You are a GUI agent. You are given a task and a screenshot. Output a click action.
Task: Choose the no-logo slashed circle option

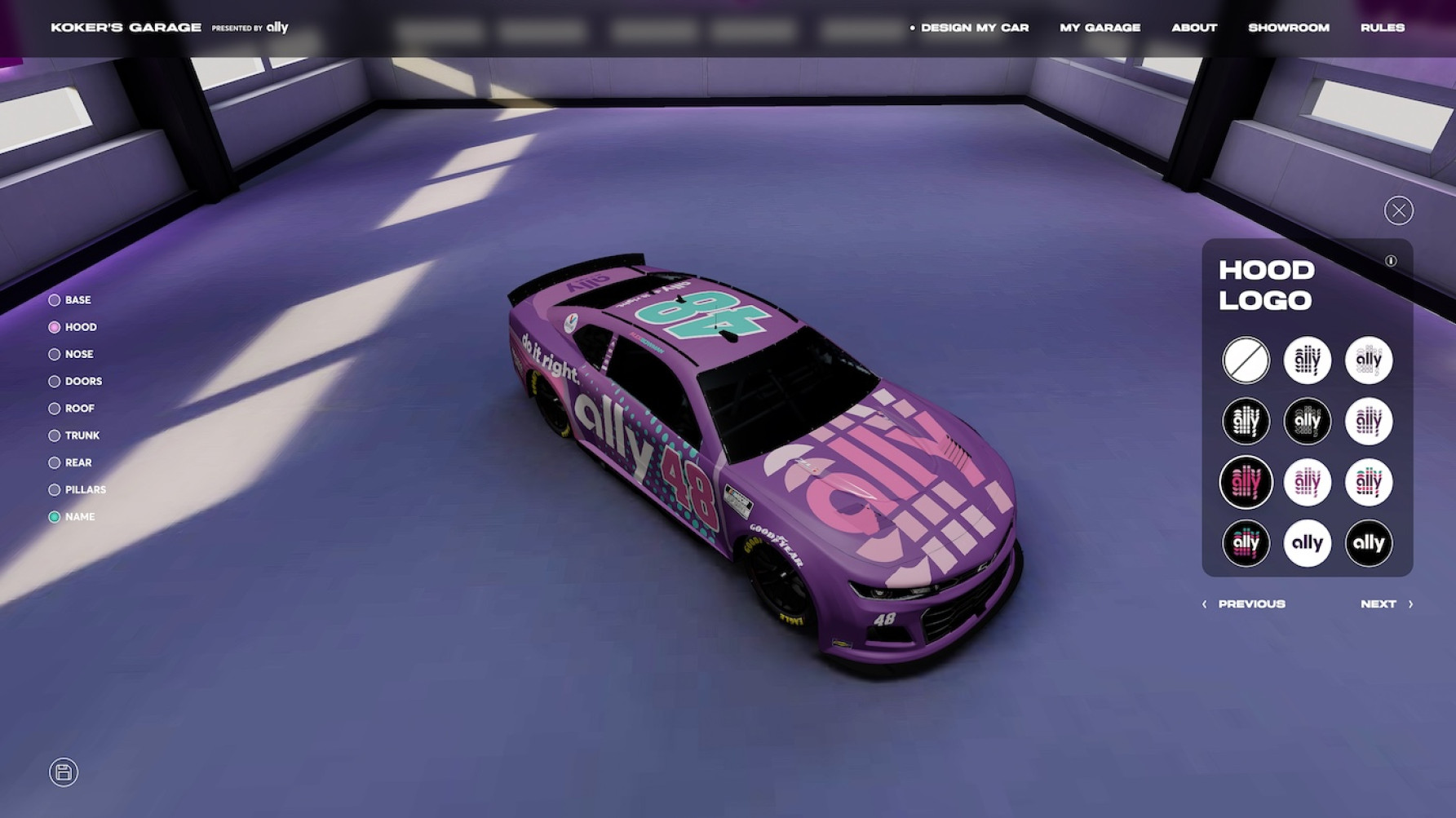1246,360
